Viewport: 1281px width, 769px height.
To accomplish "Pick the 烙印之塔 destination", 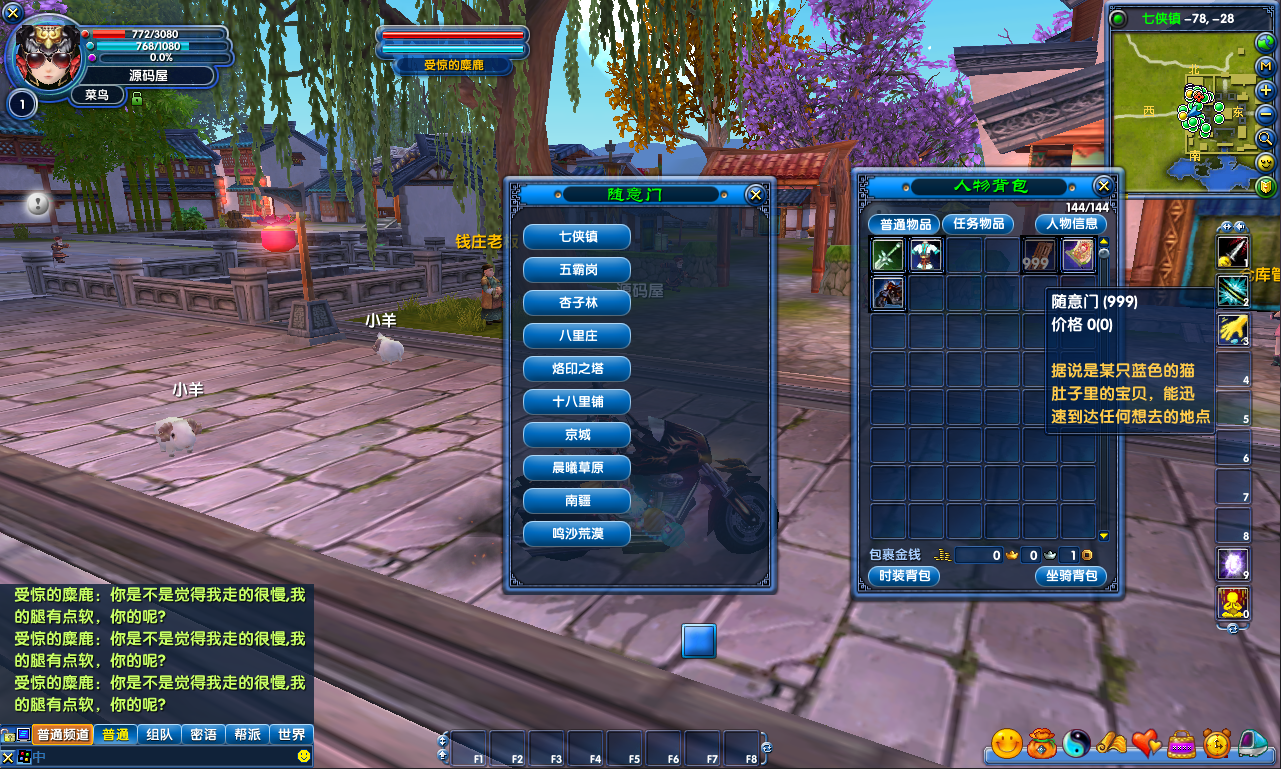I will pos(577,369).
